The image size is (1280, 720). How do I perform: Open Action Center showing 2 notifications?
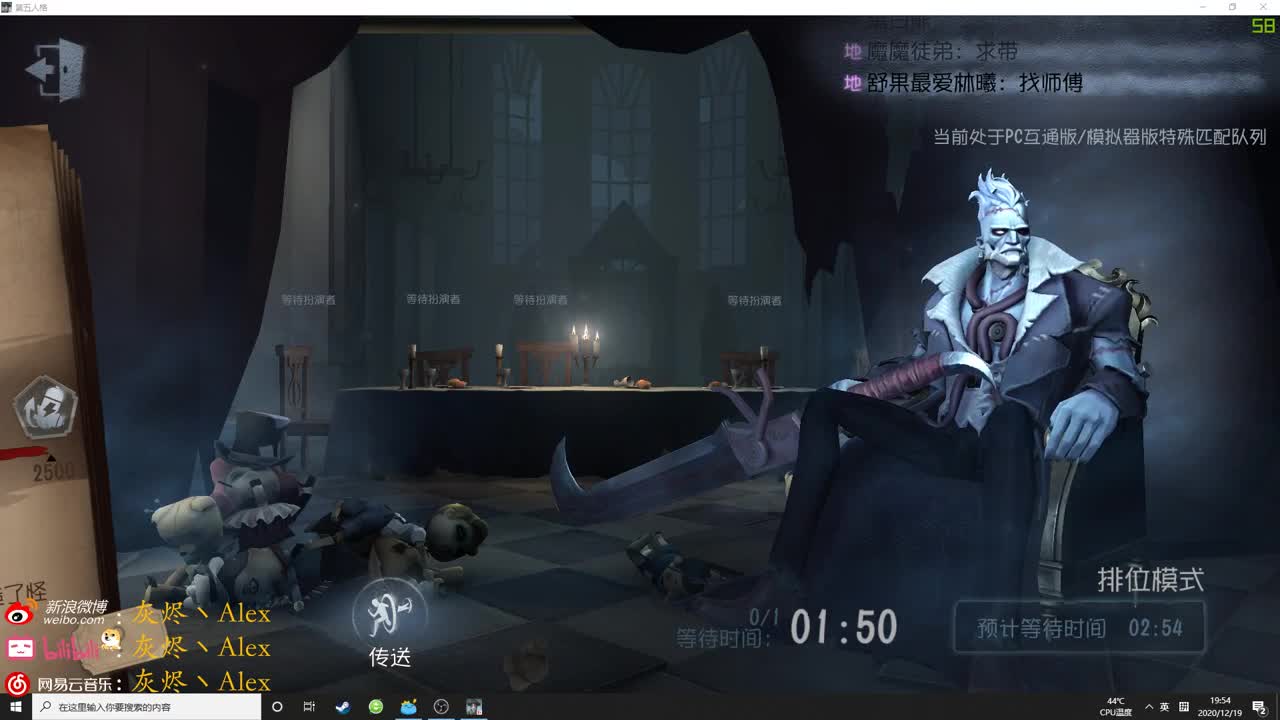click(1258, 707)
